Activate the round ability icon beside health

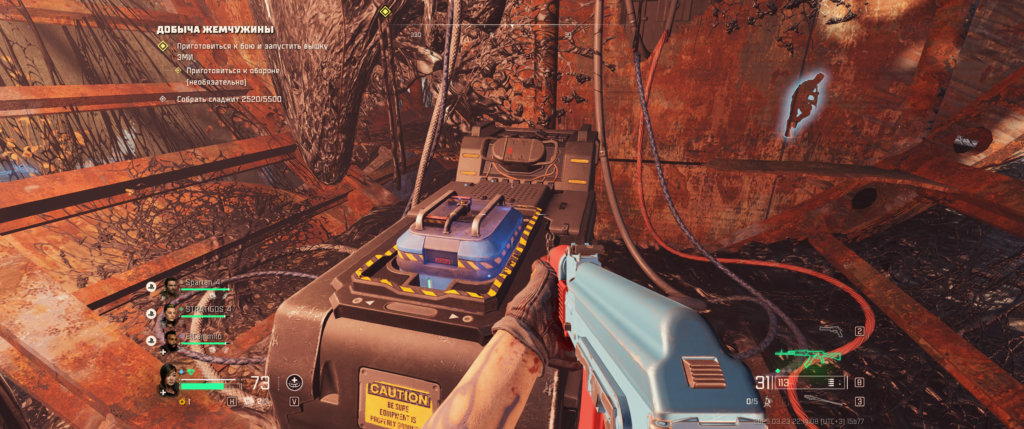(294, 381)
